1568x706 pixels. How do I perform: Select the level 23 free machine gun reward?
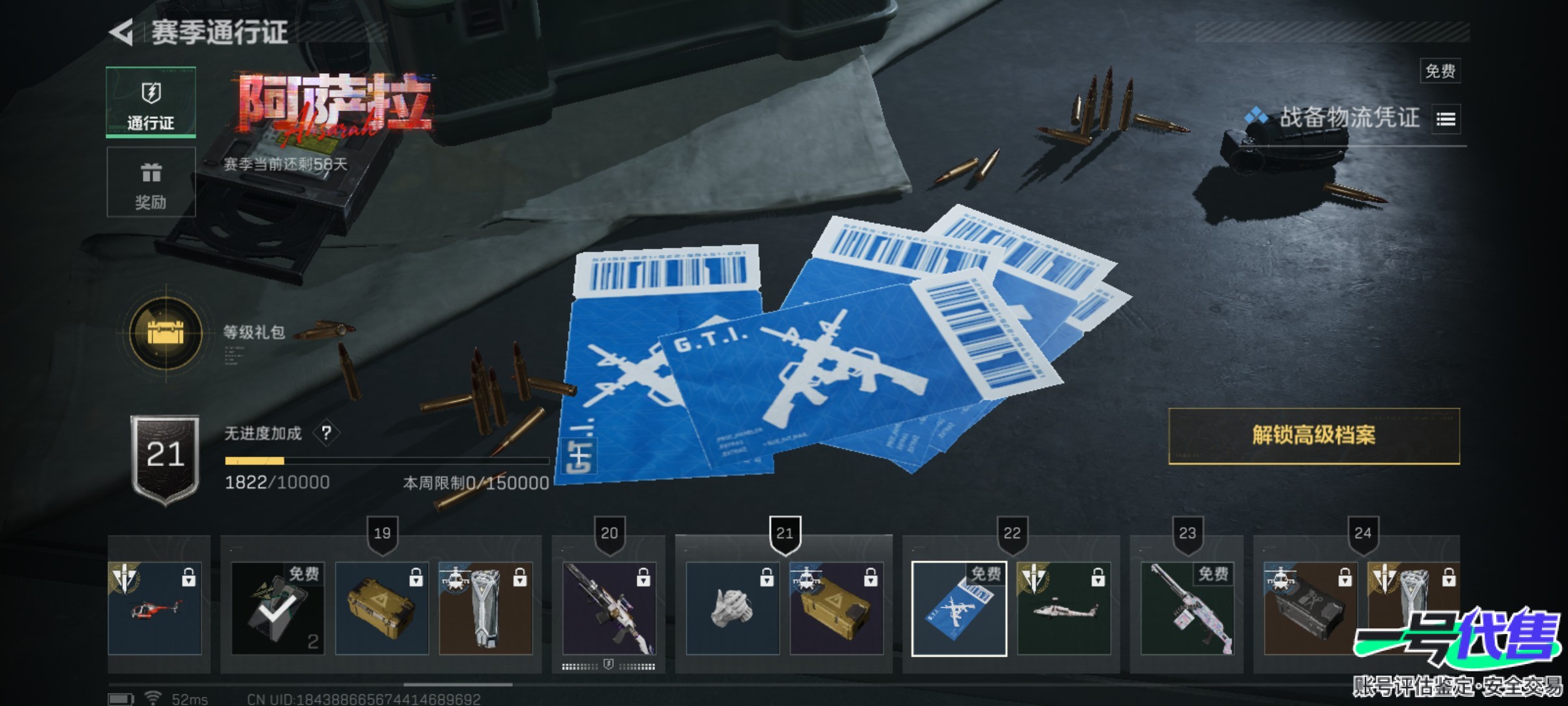click(1187, 609)
